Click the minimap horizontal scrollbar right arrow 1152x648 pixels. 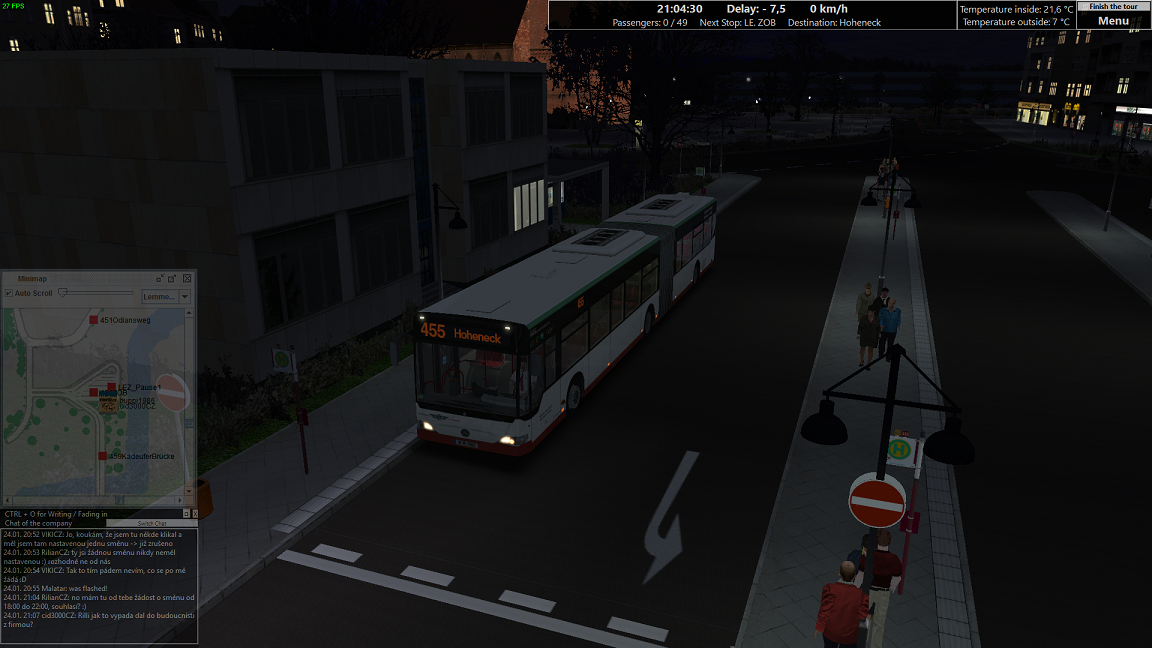181,499
